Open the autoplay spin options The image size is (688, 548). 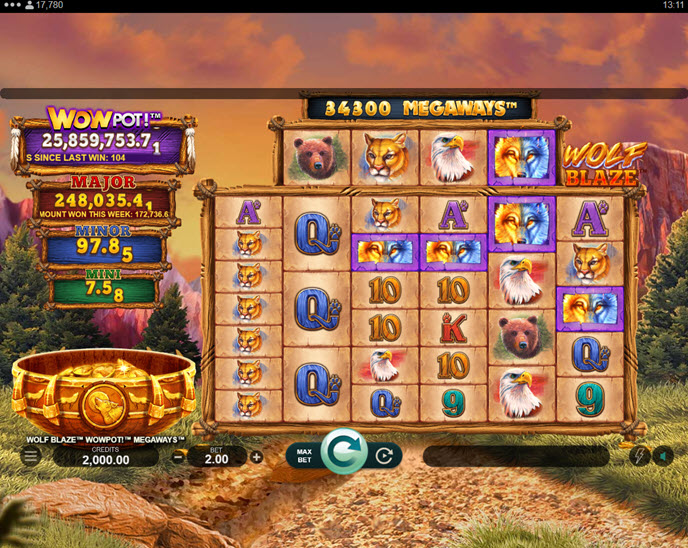[384, 457]
